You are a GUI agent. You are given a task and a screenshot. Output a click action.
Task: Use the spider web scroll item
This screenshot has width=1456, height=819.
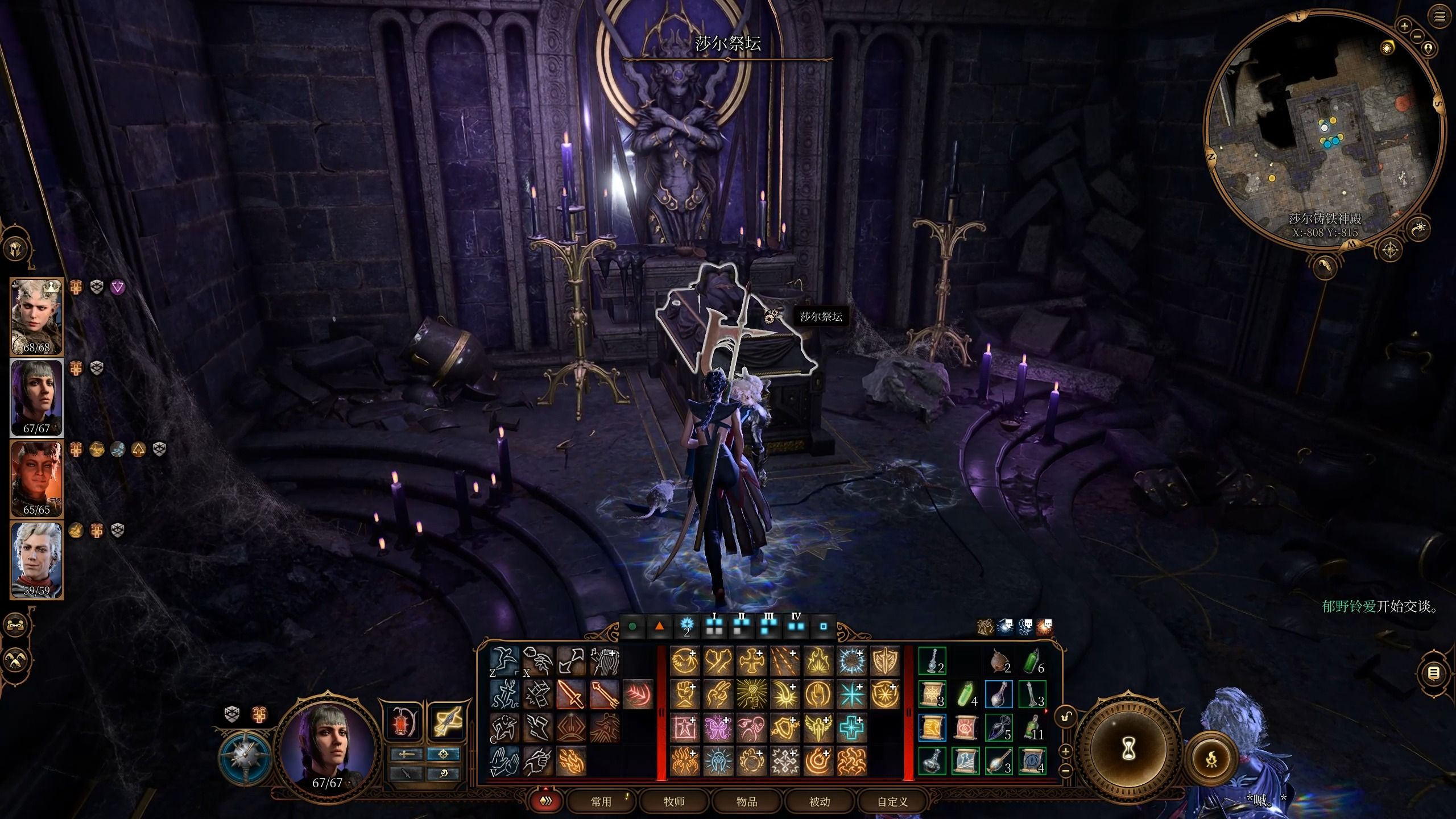932,694
